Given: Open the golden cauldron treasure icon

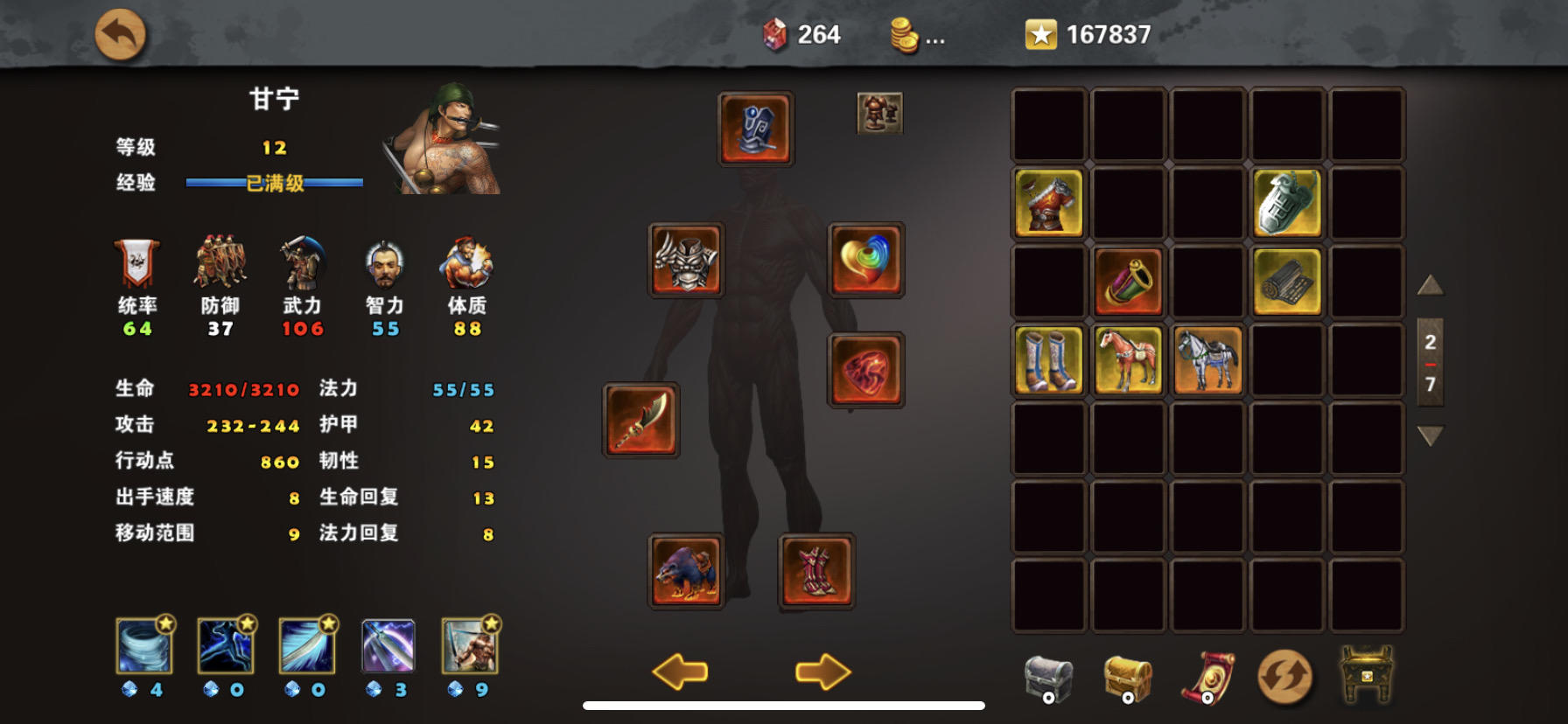Looking at the screenshot, I should (1369, 673).
